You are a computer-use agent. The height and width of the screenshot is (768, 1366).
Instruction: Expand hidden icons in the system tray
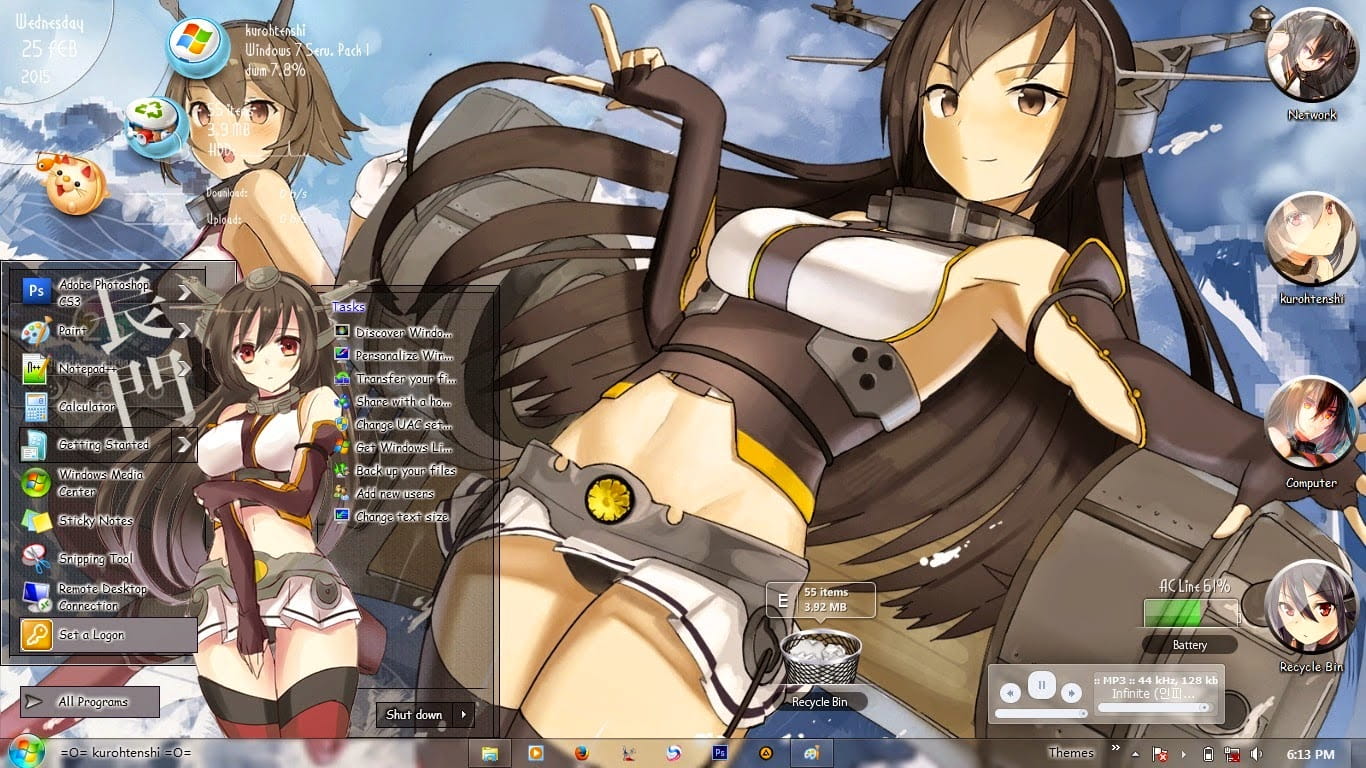(1135, 754)
